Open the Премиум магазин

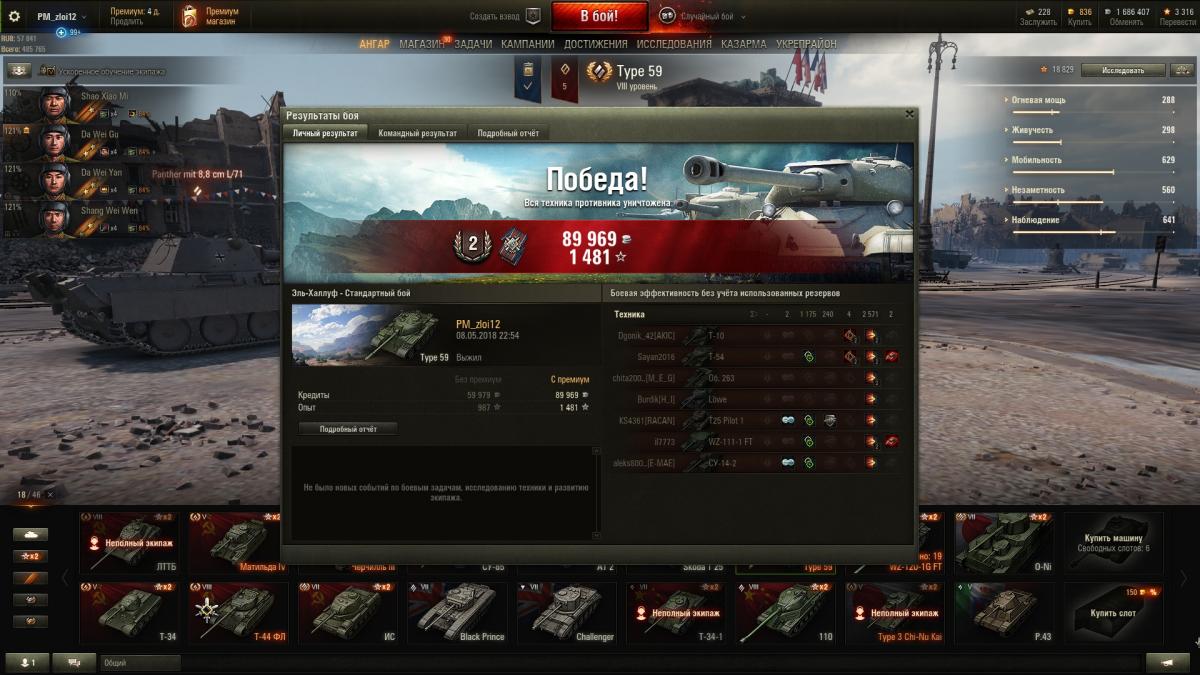coord(211,16)
